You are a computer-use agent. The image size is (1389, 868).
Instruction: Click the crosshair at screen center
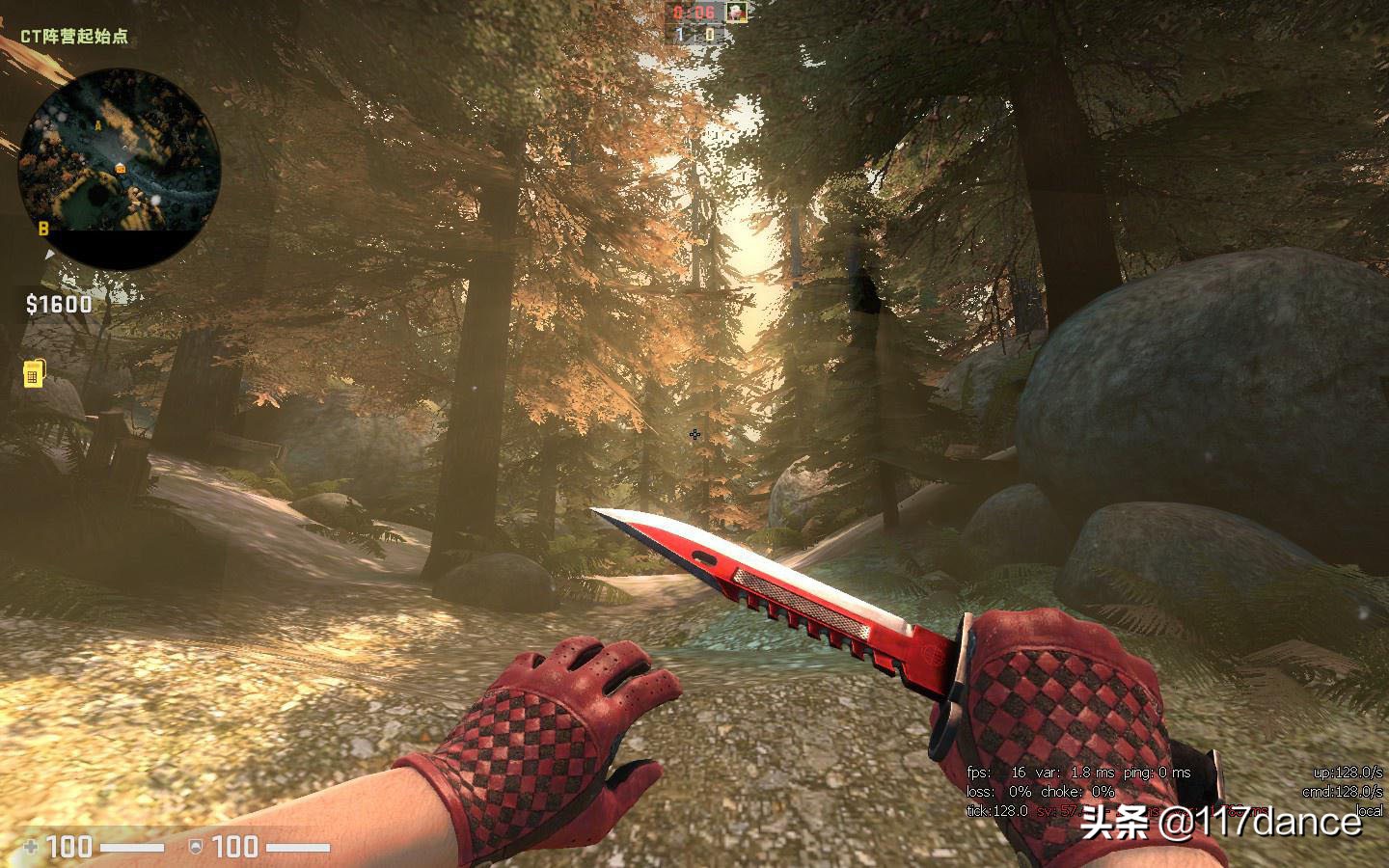click(694, 434)
